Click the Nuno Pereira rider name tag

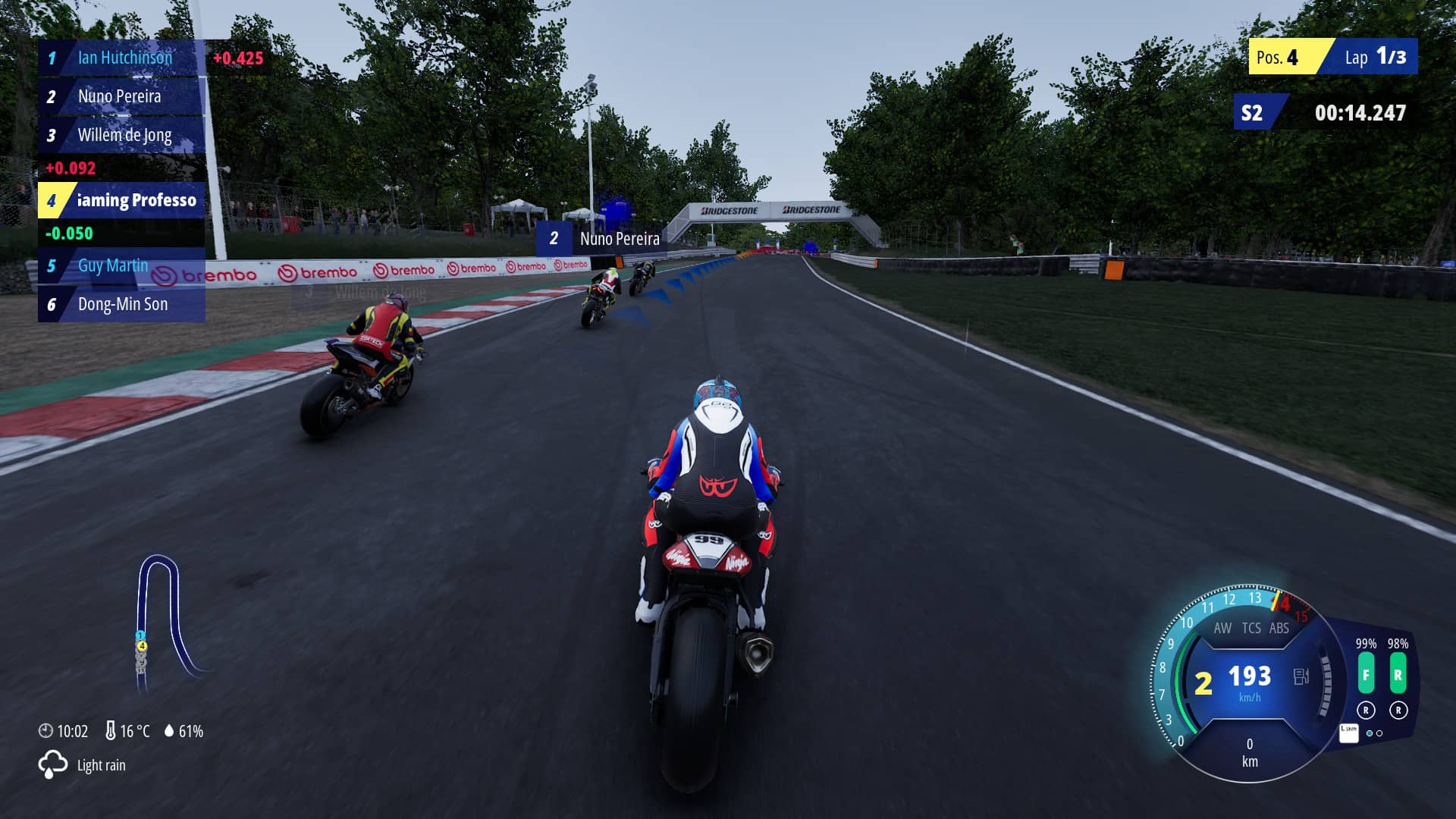[602, 239]
